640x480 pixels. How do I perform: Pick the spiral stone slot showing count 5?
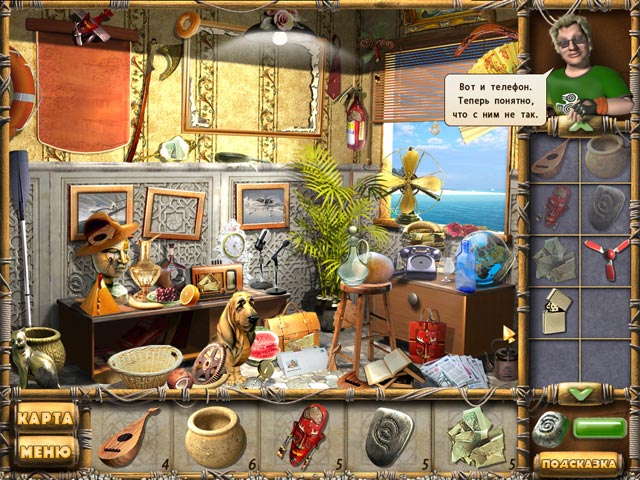389,436
